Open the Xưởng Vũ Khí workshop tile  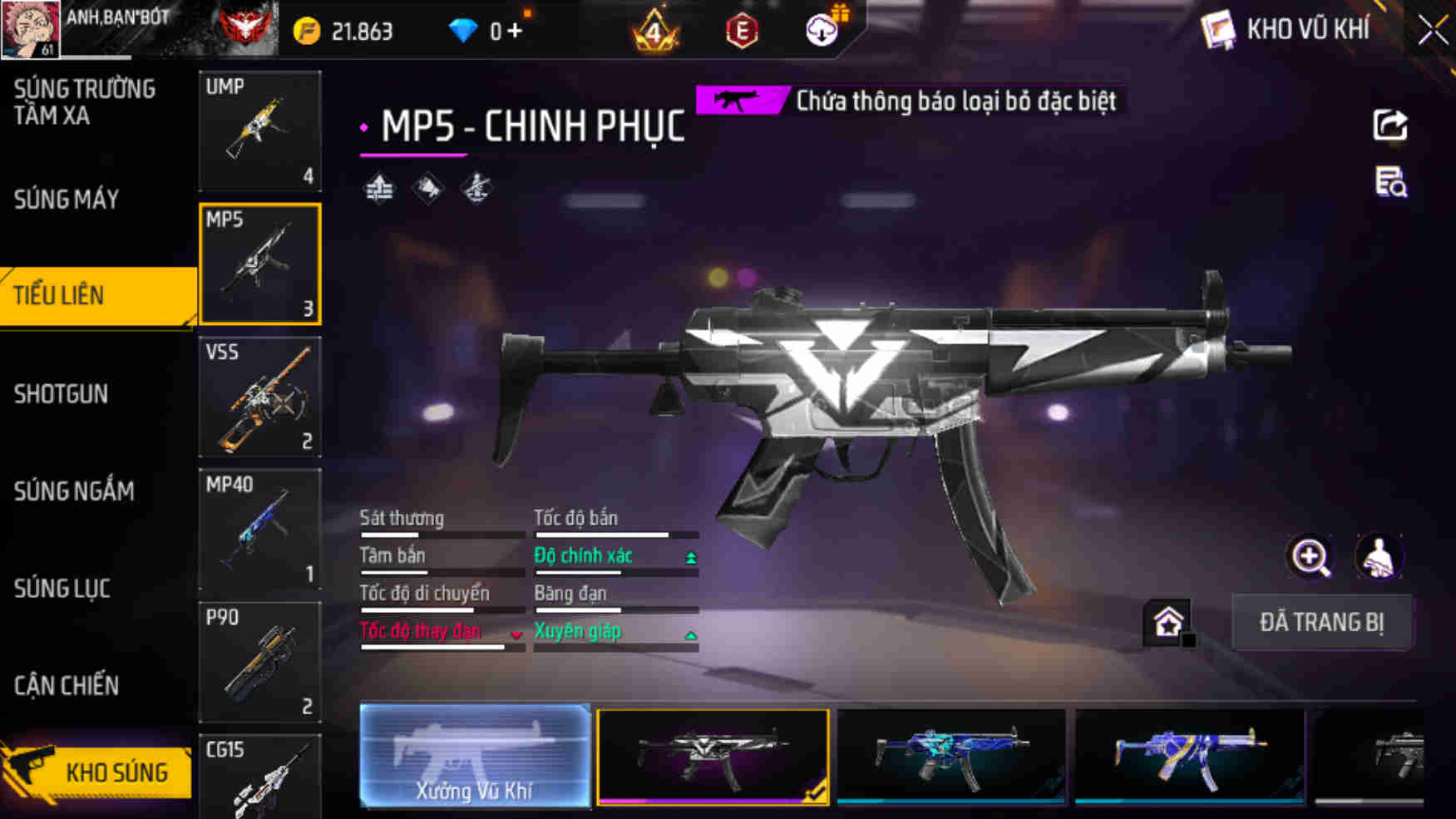pos(475,756)
